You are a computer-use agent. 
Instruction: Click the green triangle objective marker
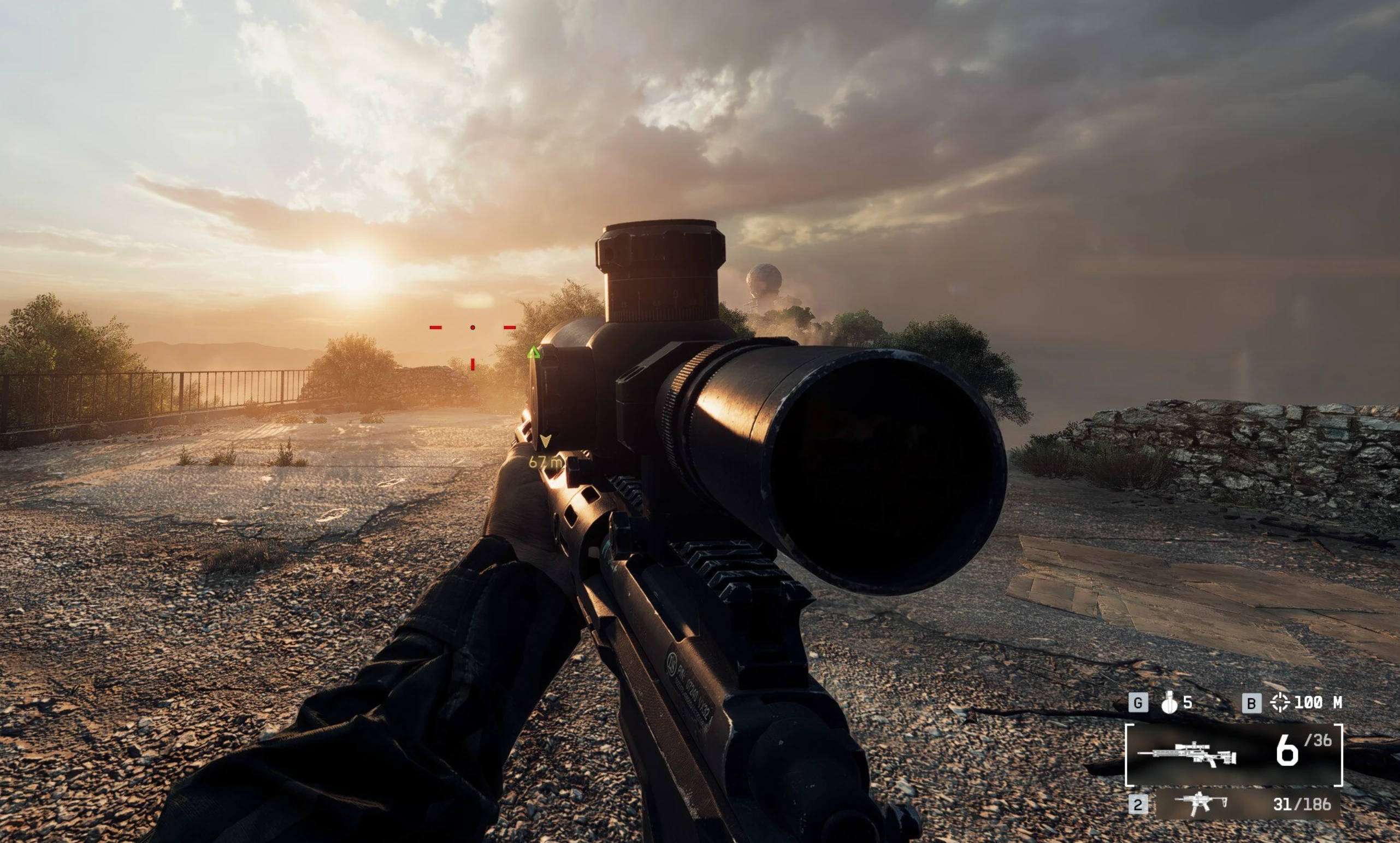click(534, 354)
